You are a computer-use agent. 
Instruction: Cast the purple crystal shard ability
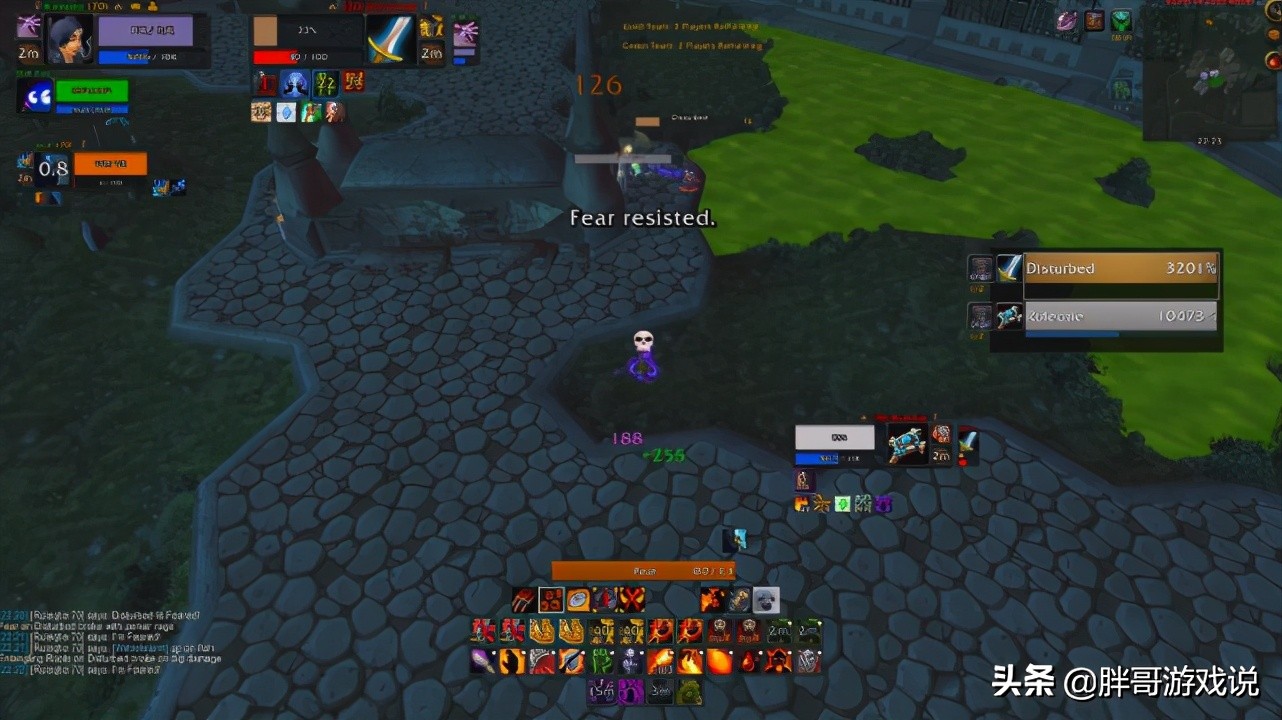(x=483, y=661)
